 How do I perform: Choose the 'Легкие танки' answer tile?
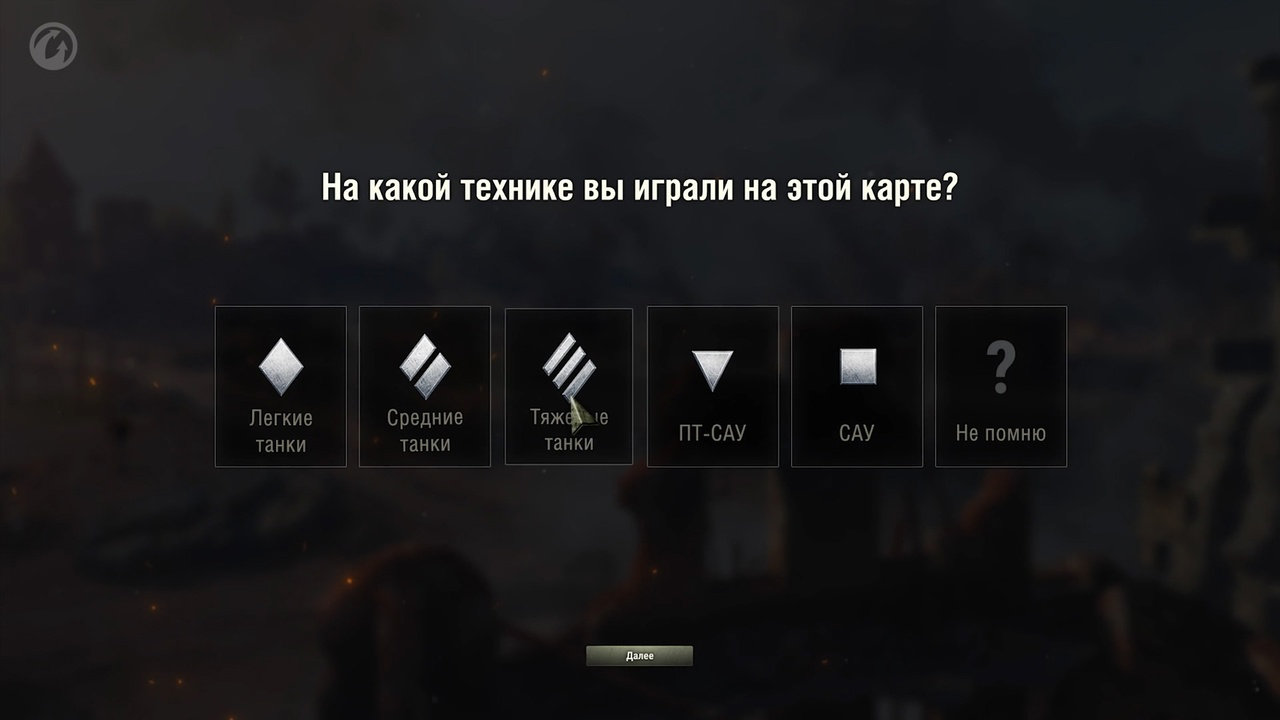coord(280,386)
